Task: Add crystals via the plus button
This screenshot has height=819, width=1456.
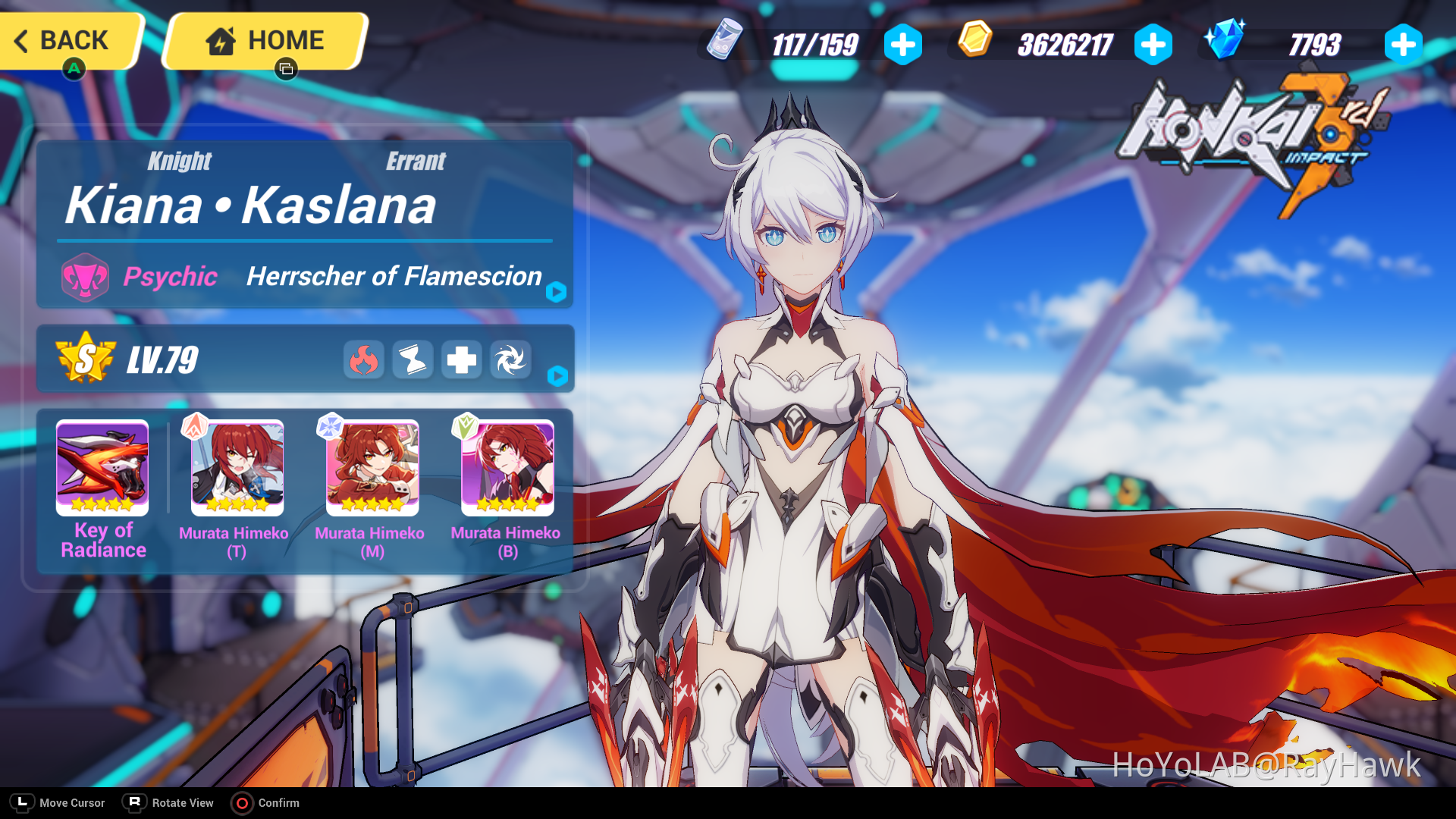Action: tap(1402, 44)
